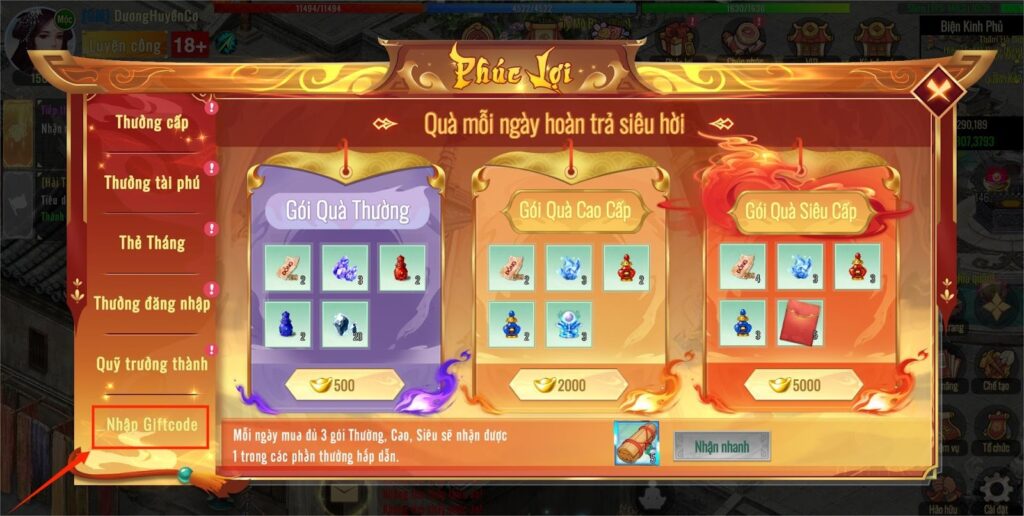Show the Thưởng đăng nhập tab

[x=151, y=303]
